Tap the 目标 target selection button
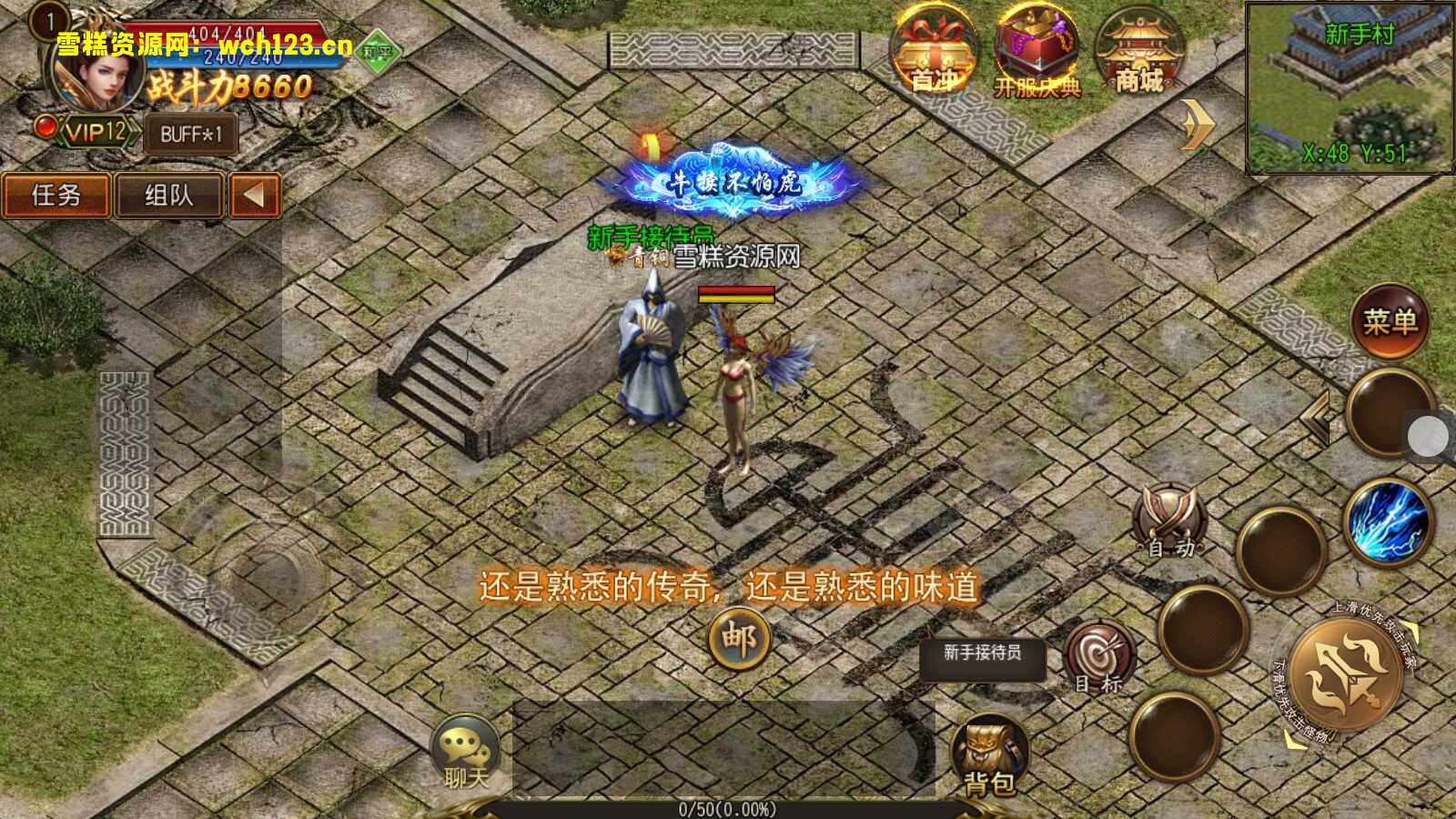 point(1099,657)
